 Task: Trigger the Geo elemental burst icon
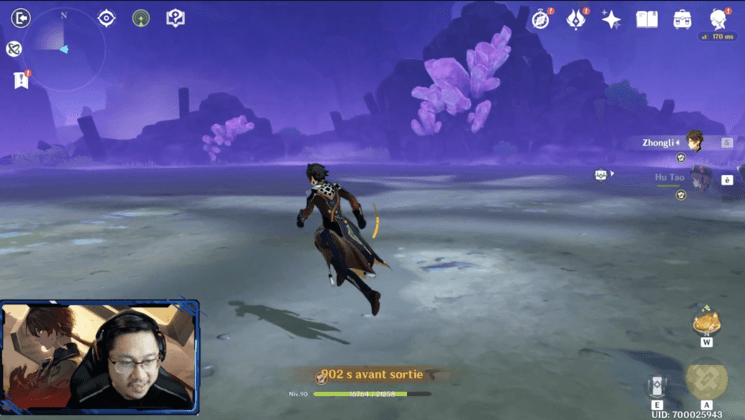coord(707,380)
